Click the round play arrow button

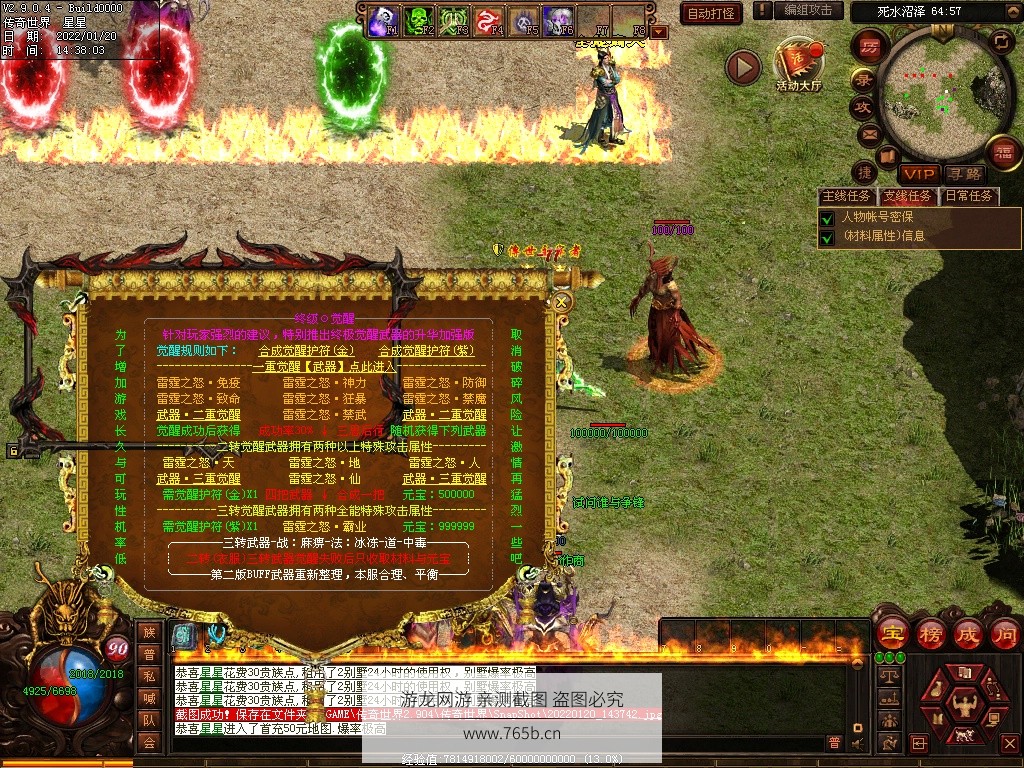pyautogui.click(x=743, y=67)
